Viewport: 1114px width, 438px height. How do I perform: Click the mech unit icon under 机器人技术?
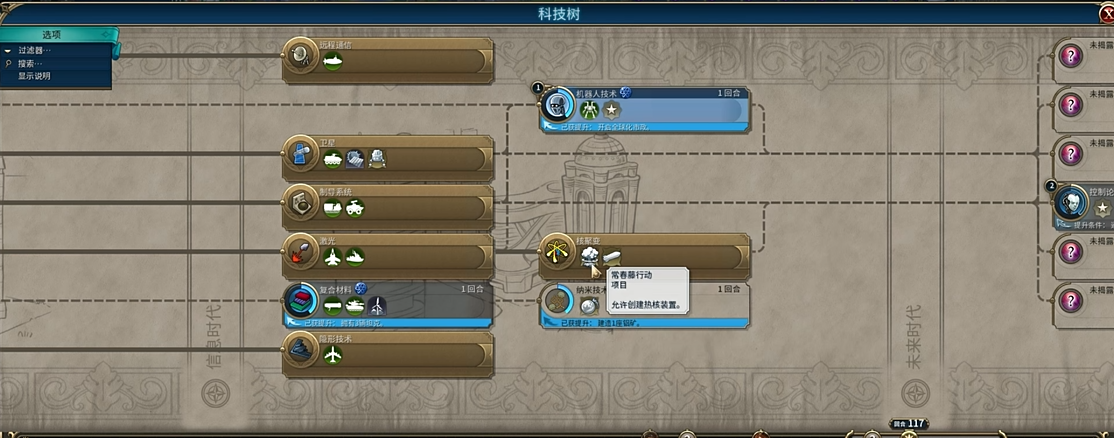[x=589, y=109]
